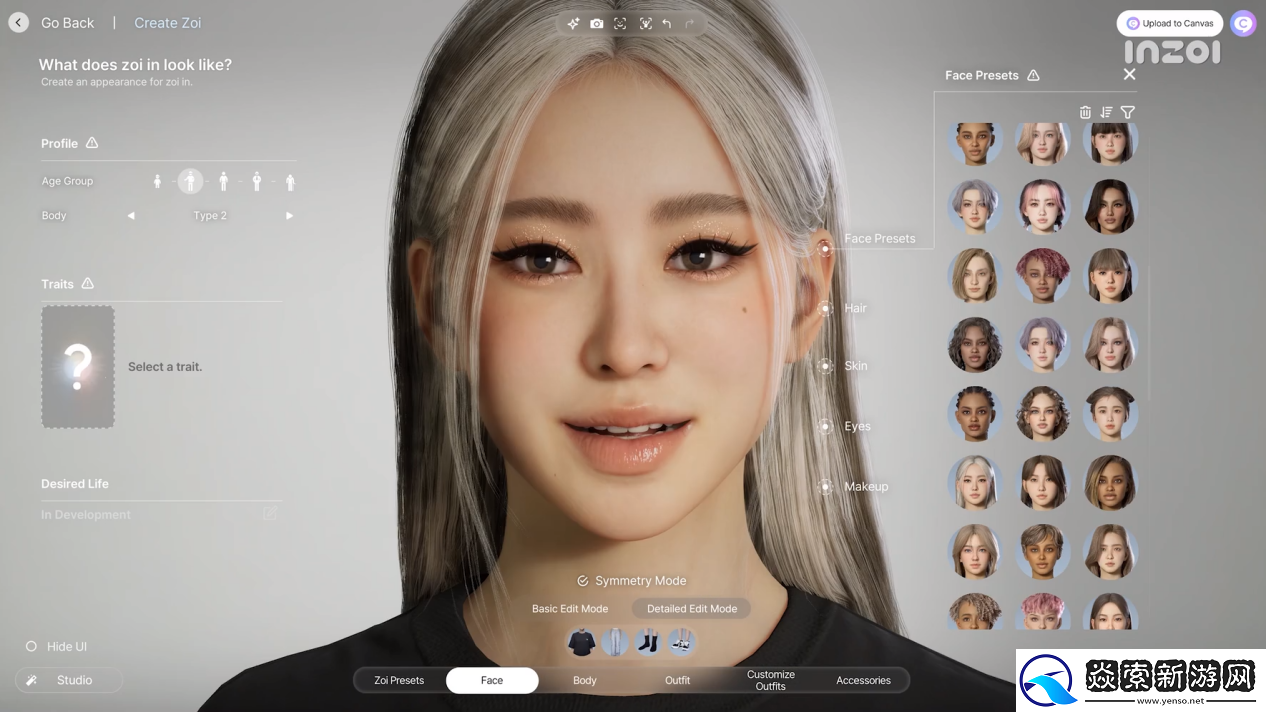Toggle Symmetry Mode
1266x712 pixels.
[x=632, y=581]
